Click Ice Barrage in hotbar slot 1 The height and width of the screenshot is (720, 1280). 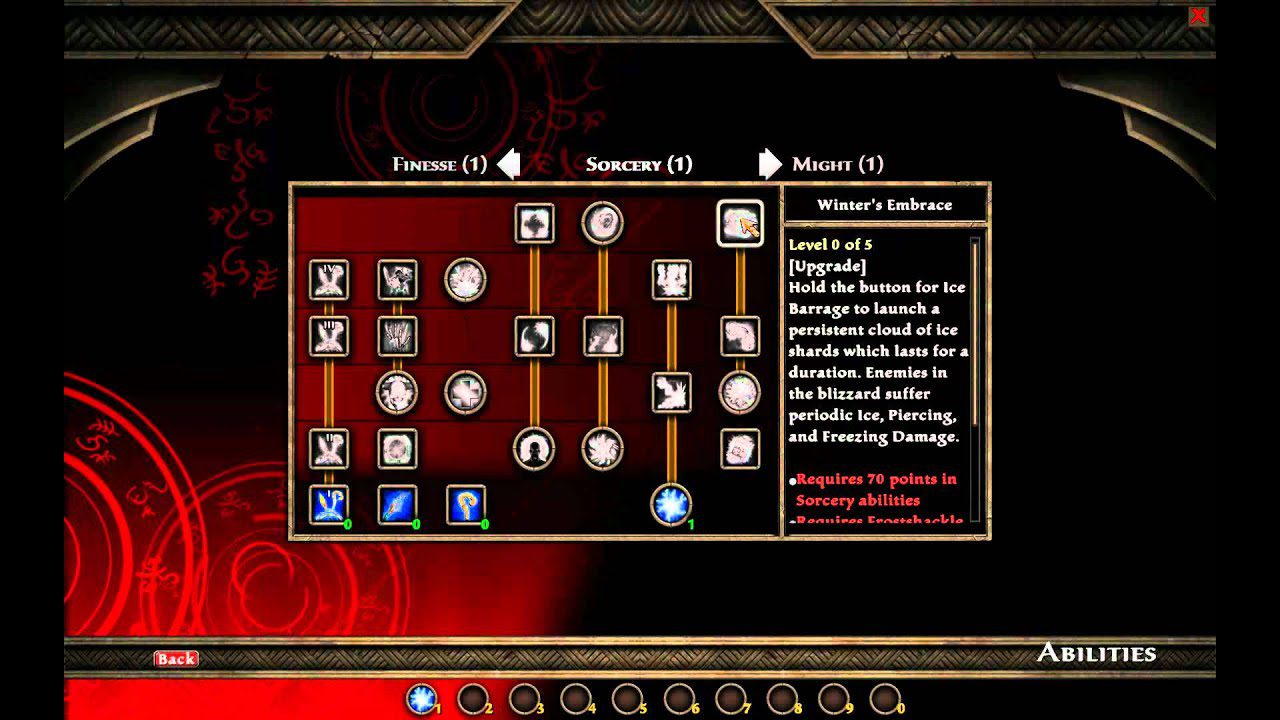[421, 698]
